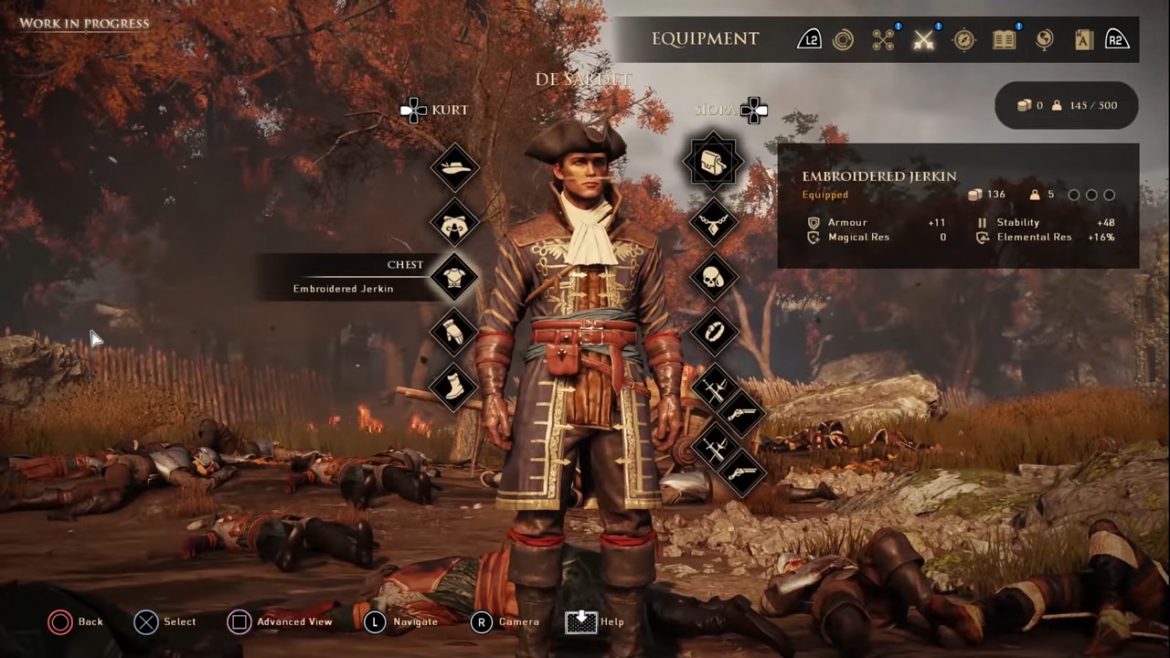Select the crossed swords Equipment tab
Image resolution: width=1170 pixels, height=658 pixels.
point(923,40)
